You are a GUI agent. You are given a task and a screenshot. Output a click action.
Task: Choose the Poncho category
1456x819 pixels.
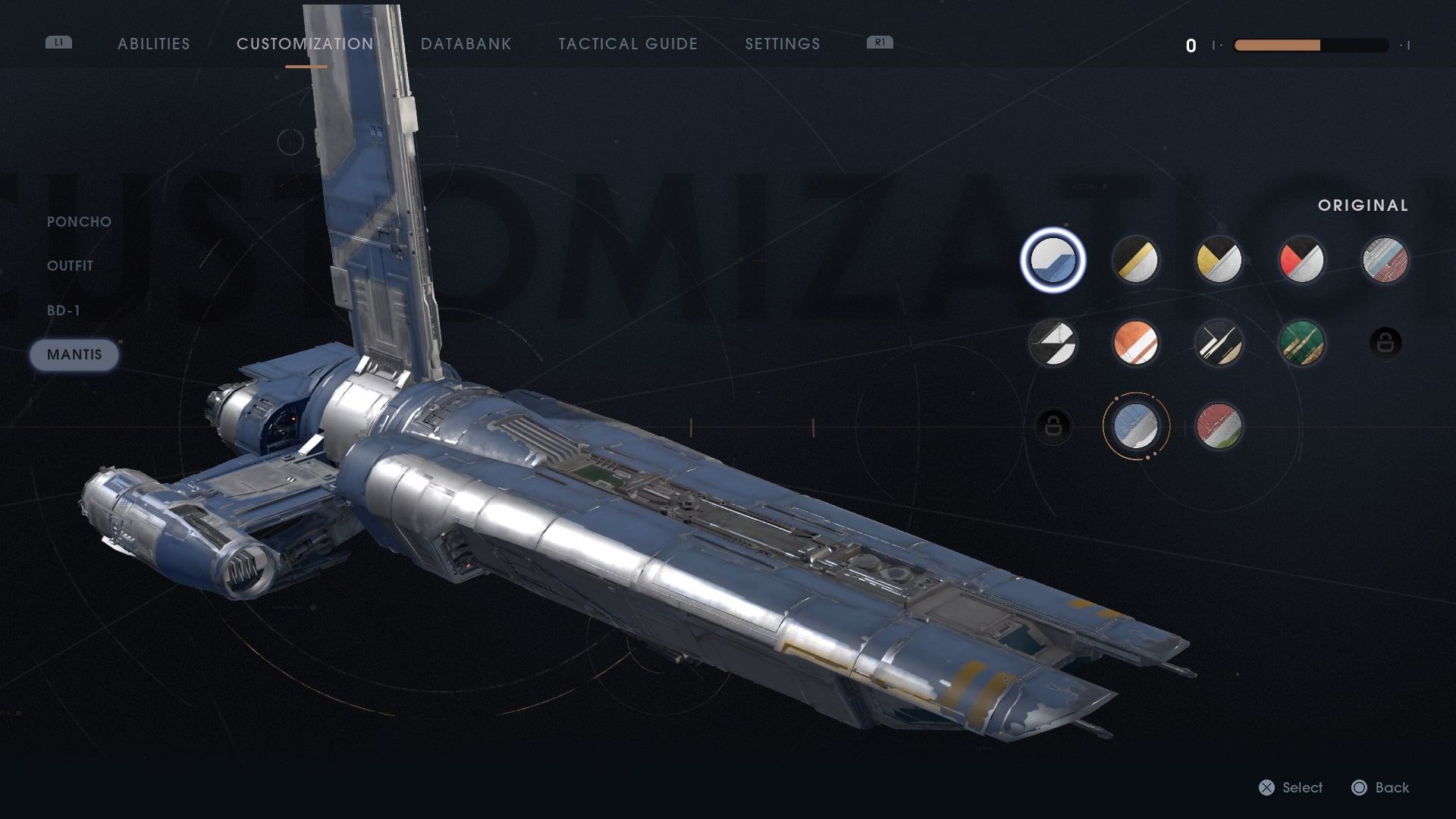pos(79,221)
